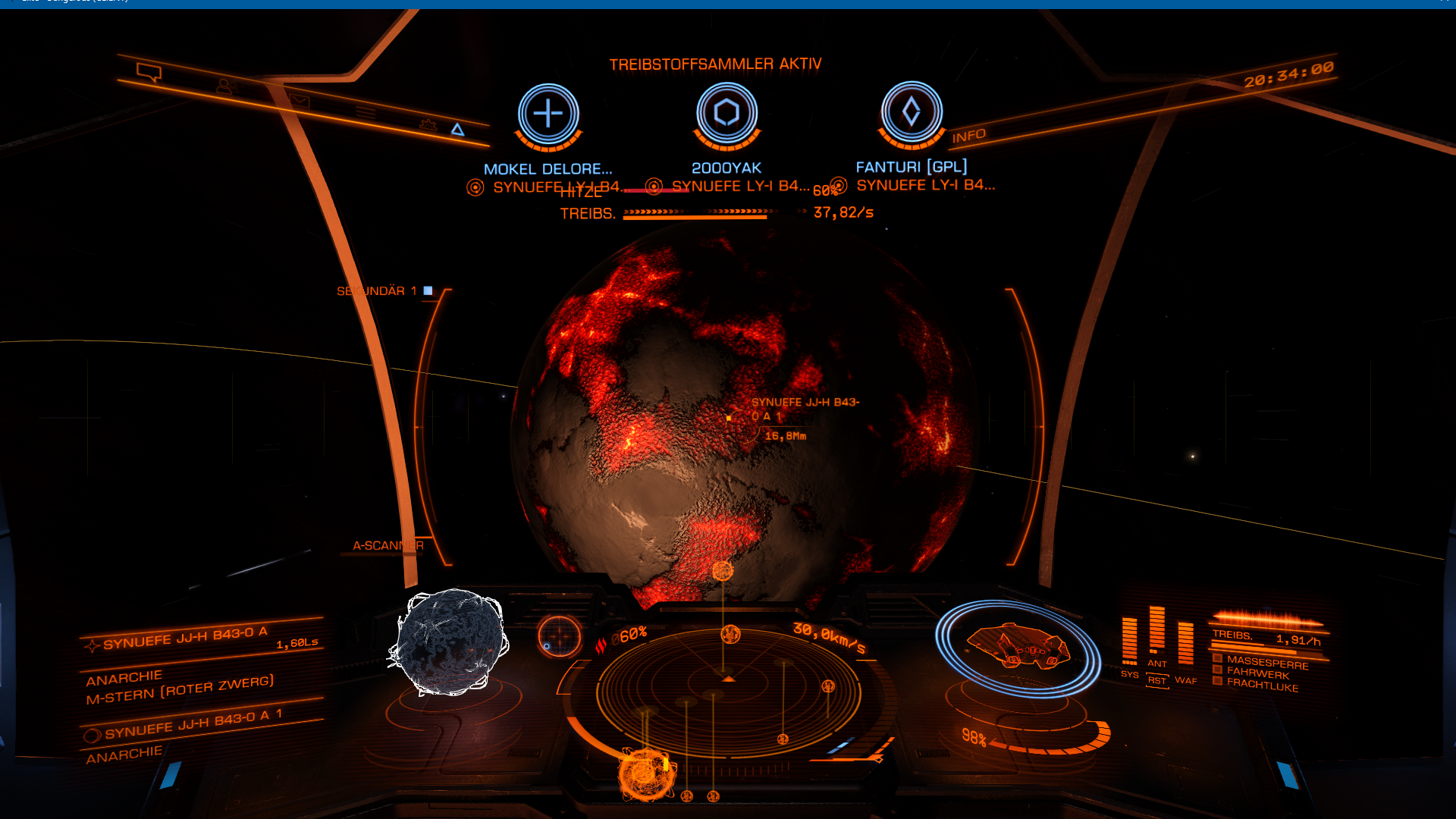1456x819 pixels.
Task: Select wing member Fanturi [GPL] icon
Action: [x=912, y=112]
